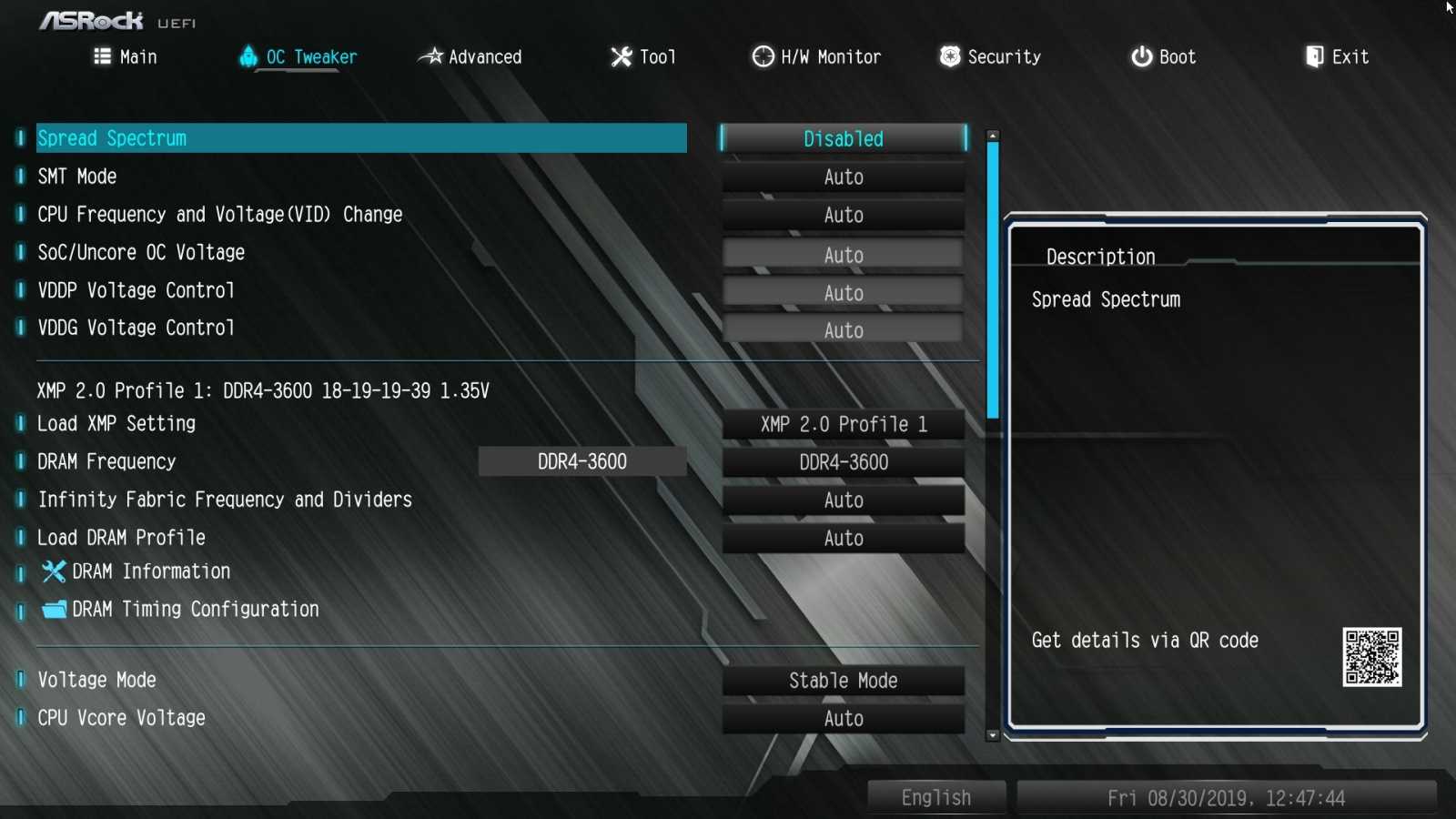Go to the Tool tab
The image size is (1456, 819).
click(x=643, y=57)
